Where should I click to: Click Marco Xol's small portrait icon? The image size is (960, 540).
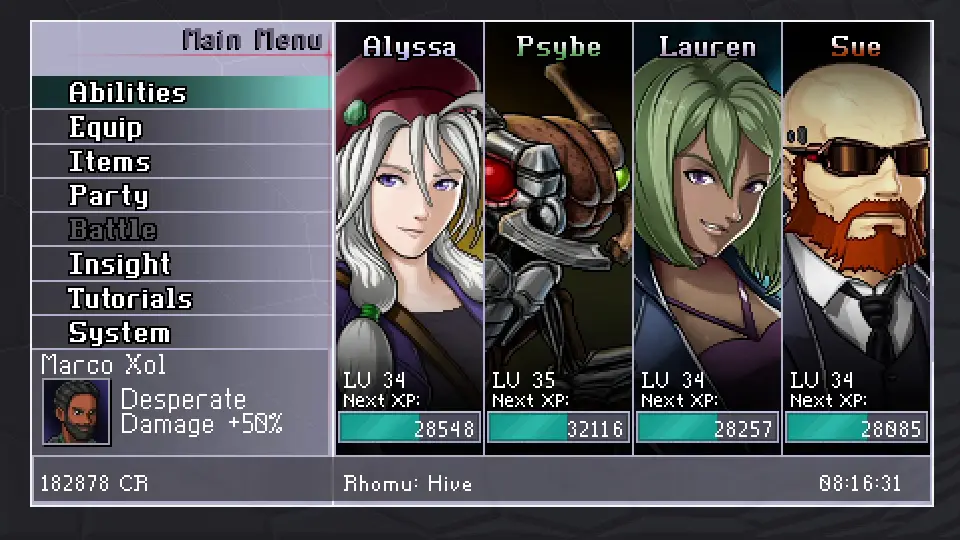coord(77,412)
